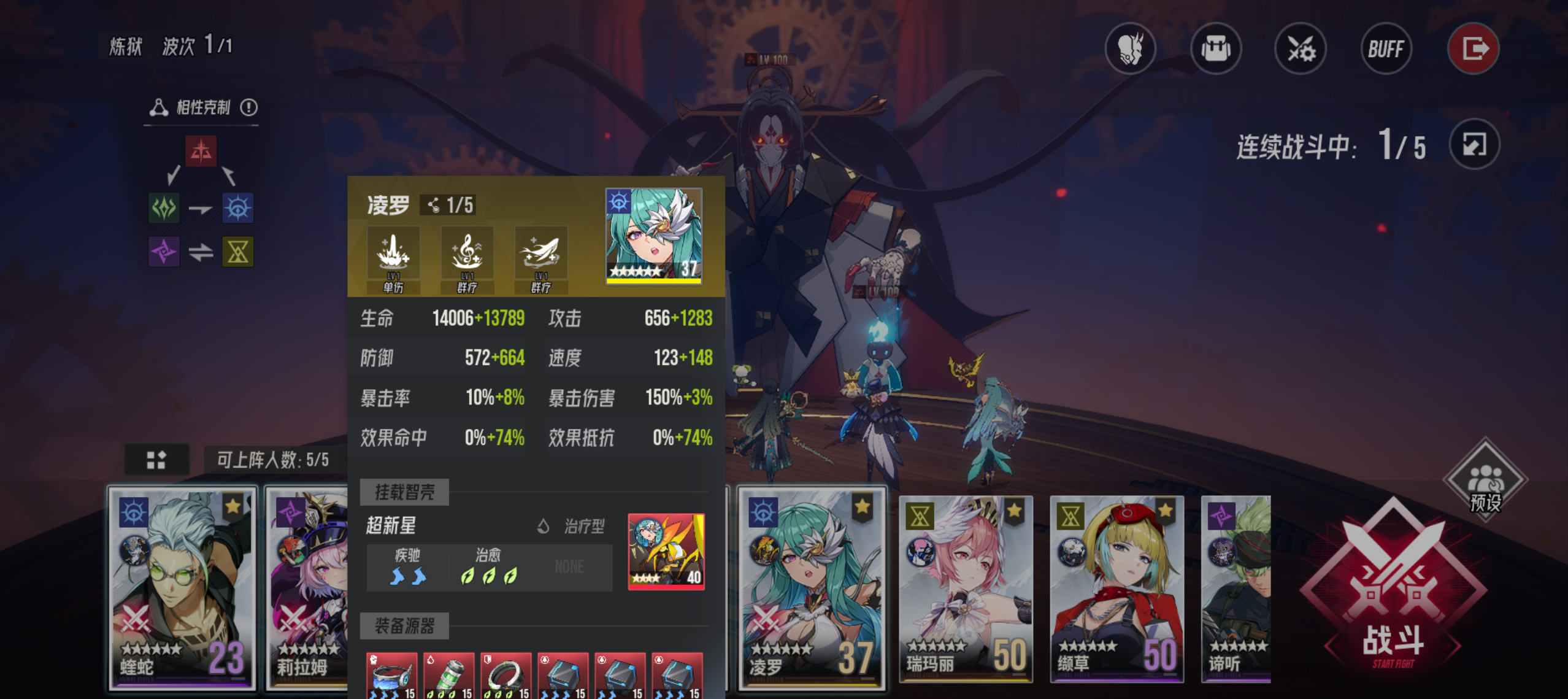
Task: Open the backpack inventory icon
Action: [1215, 48]
